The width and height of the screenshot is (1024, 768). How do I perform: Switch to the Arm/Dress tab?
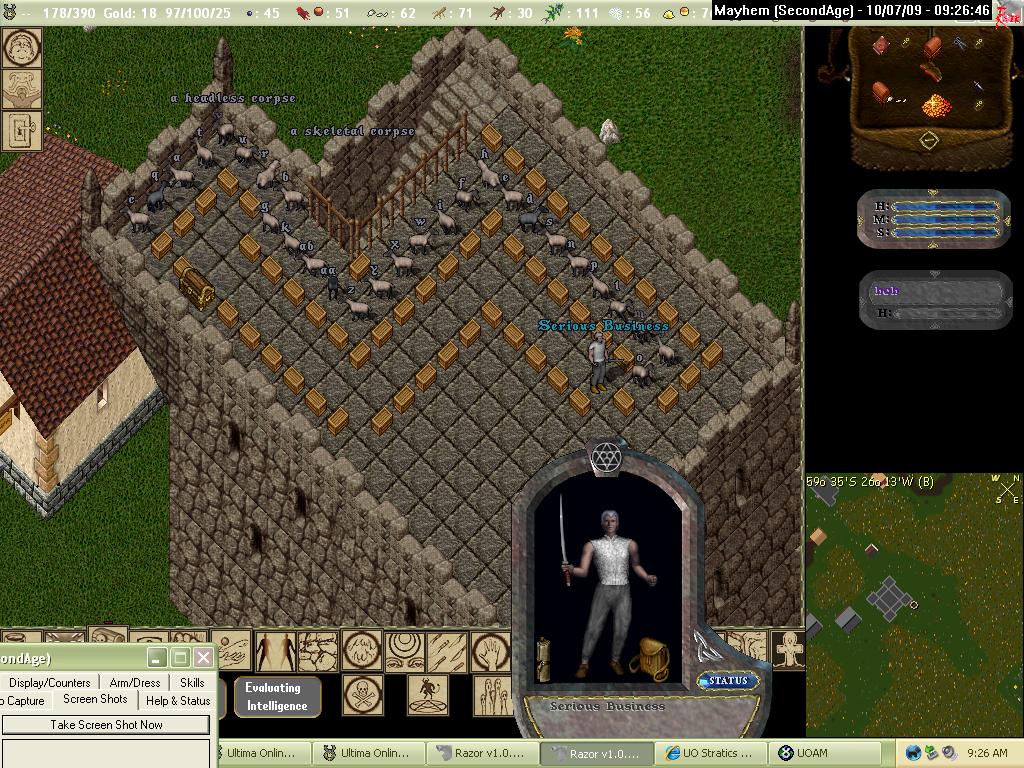134,683
